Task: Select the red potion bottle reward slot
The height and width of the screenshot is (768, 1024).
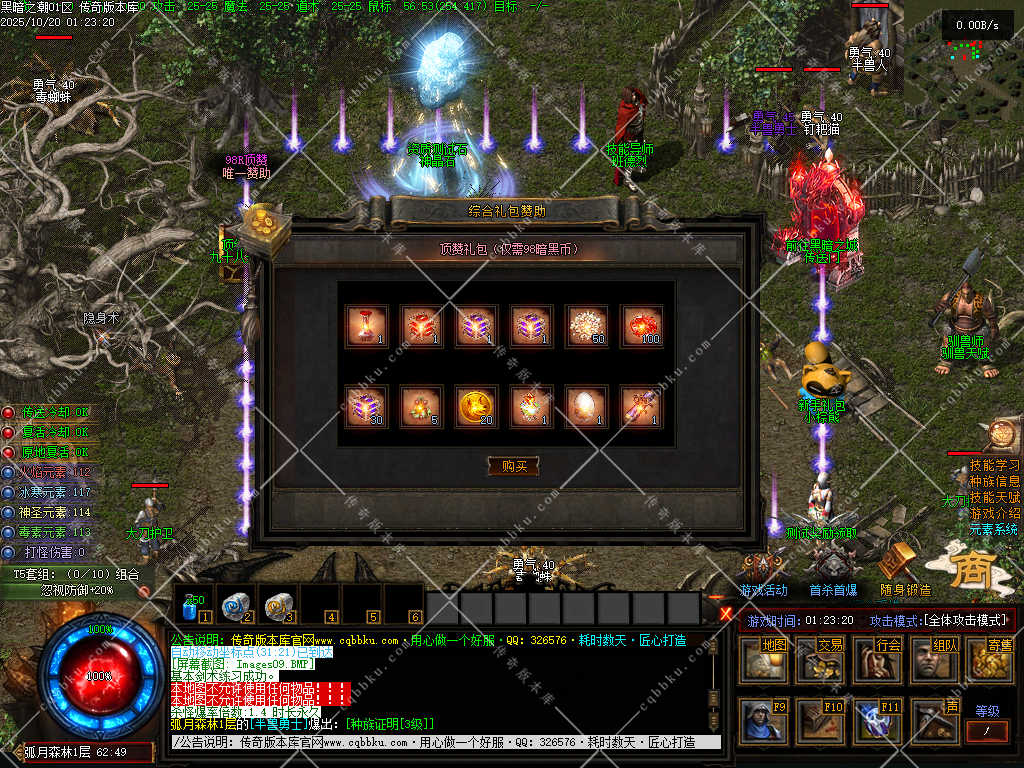Action: [x=367, y=326]
